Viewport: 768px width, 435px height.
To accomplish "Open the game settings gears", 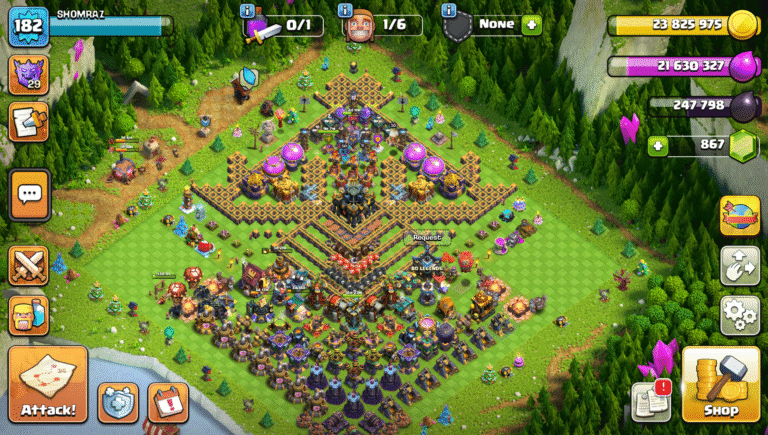I will click(739, 315).
